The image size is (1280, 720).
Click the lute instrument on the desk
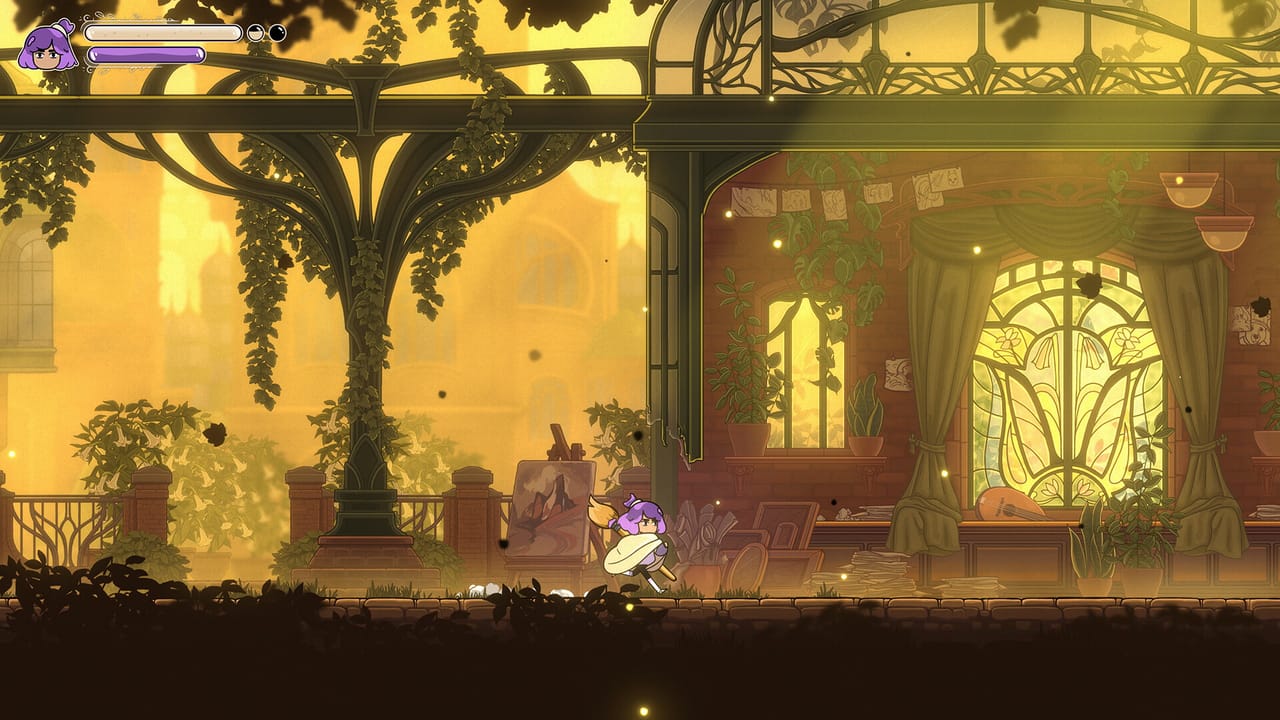click(x=1003, y=503)
